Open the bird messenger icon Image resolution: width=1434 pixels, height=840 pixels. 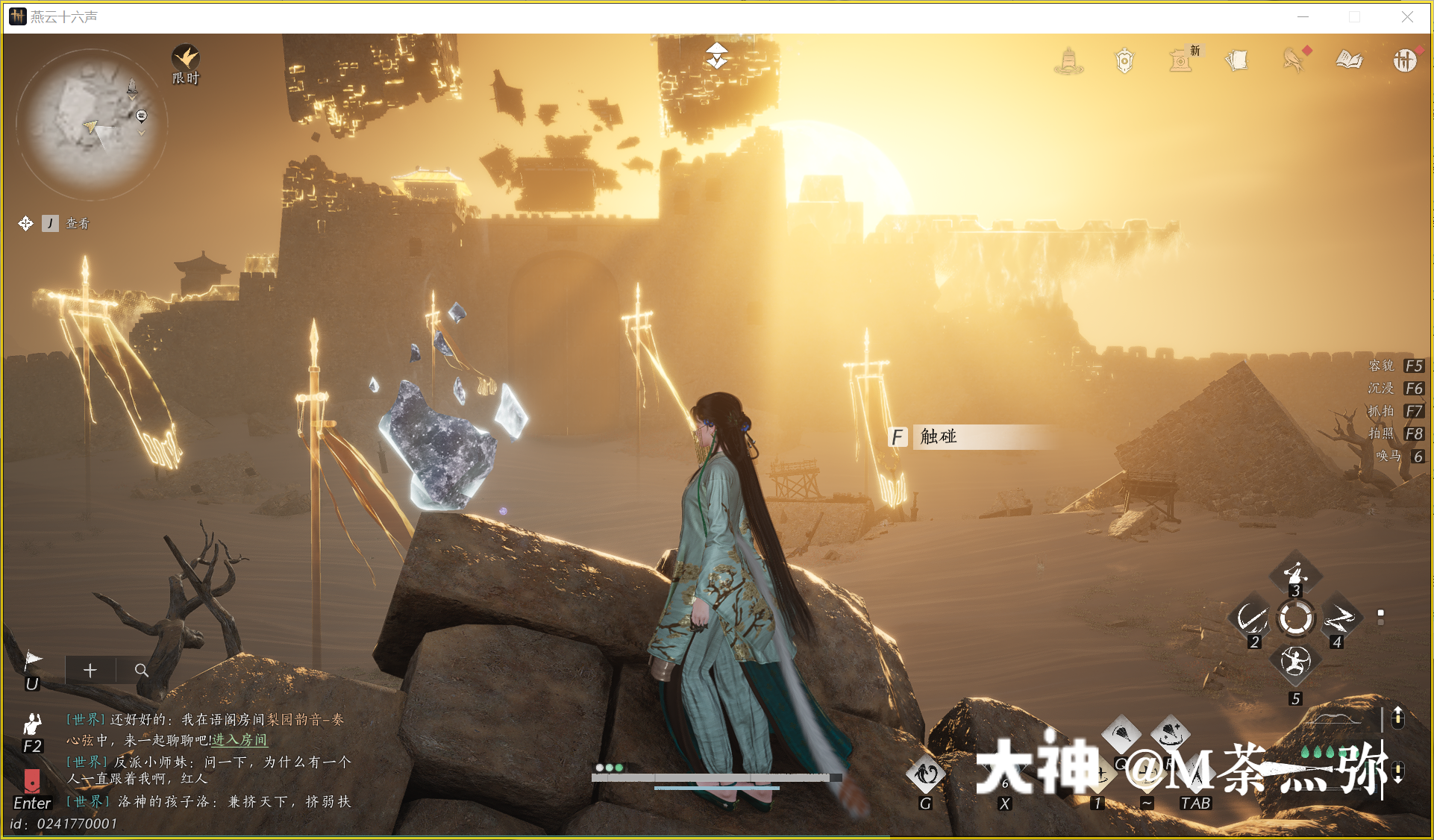pyautogui.click(x=1293, y=60)
